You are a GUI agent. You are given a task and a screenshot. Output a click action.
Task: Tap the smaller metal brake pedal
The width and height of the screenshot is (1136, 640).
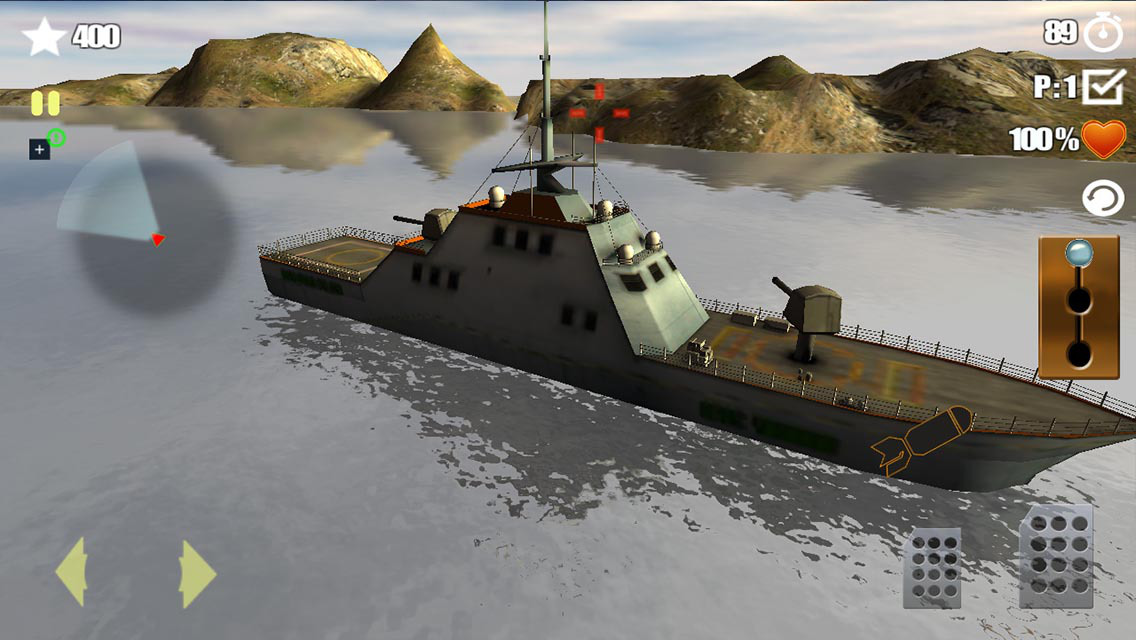click(x=932, y=568)
